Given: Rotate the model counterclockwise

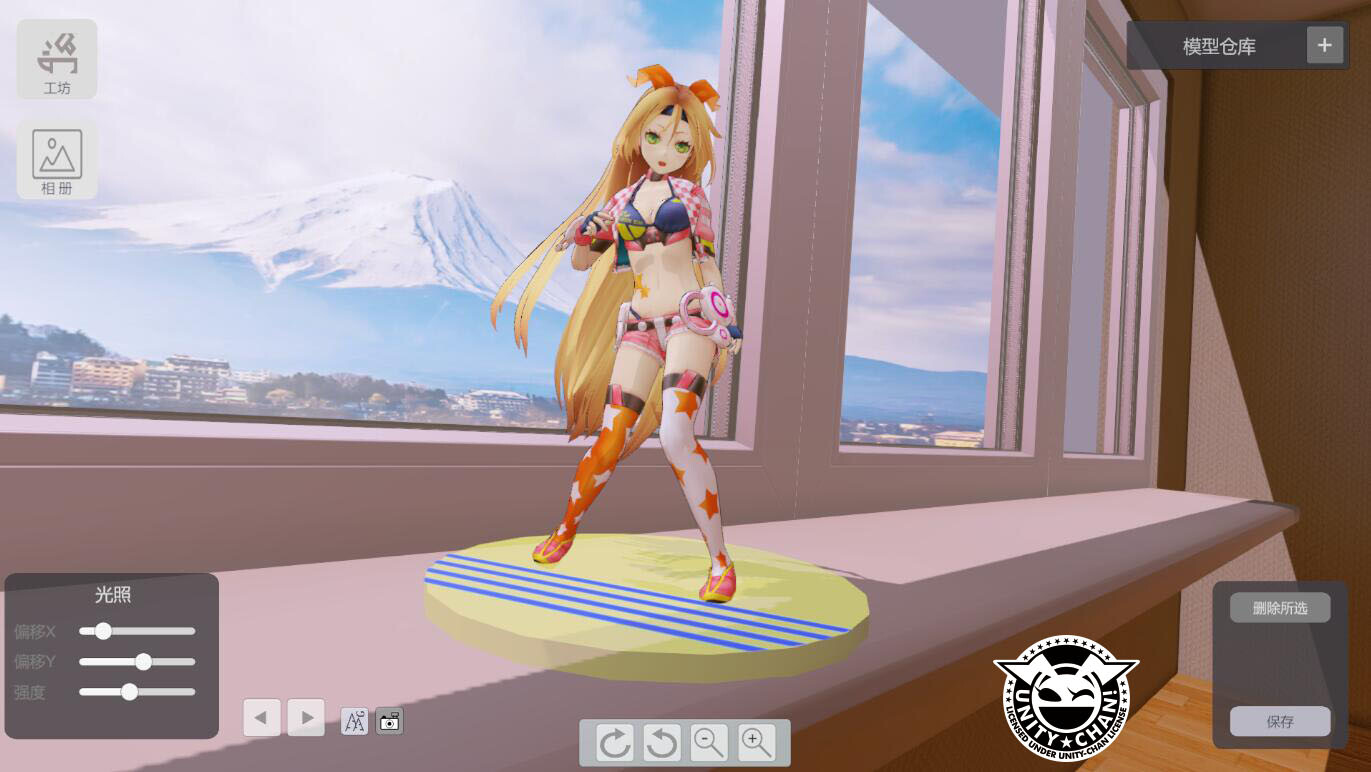Looking at the screenshot, I should 662,742.
